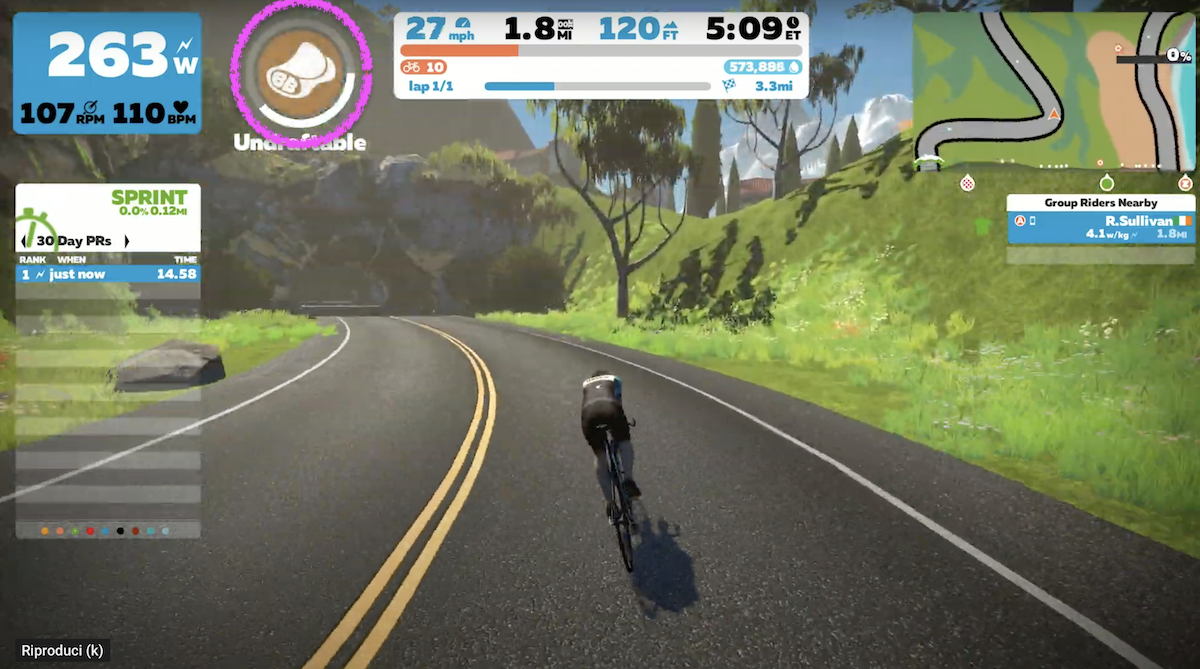Screen dimensions: 1200x669
Task: Switch leaderboard with right arrow beside 30 Day PRs
Action: tap(126, 241)
